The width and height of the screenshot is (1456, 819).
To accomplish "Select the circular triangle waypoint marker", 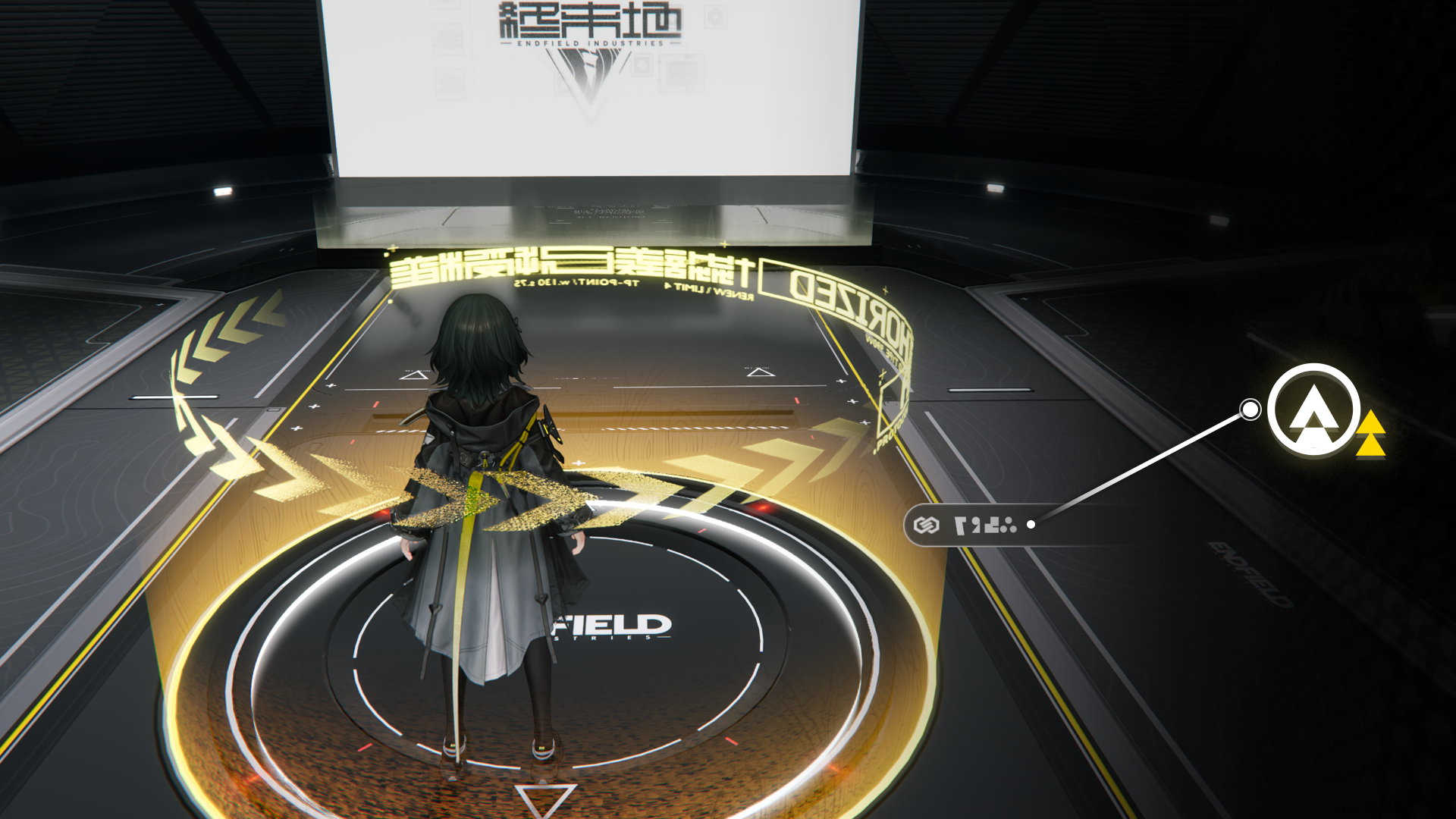I will pos(1313,410).
